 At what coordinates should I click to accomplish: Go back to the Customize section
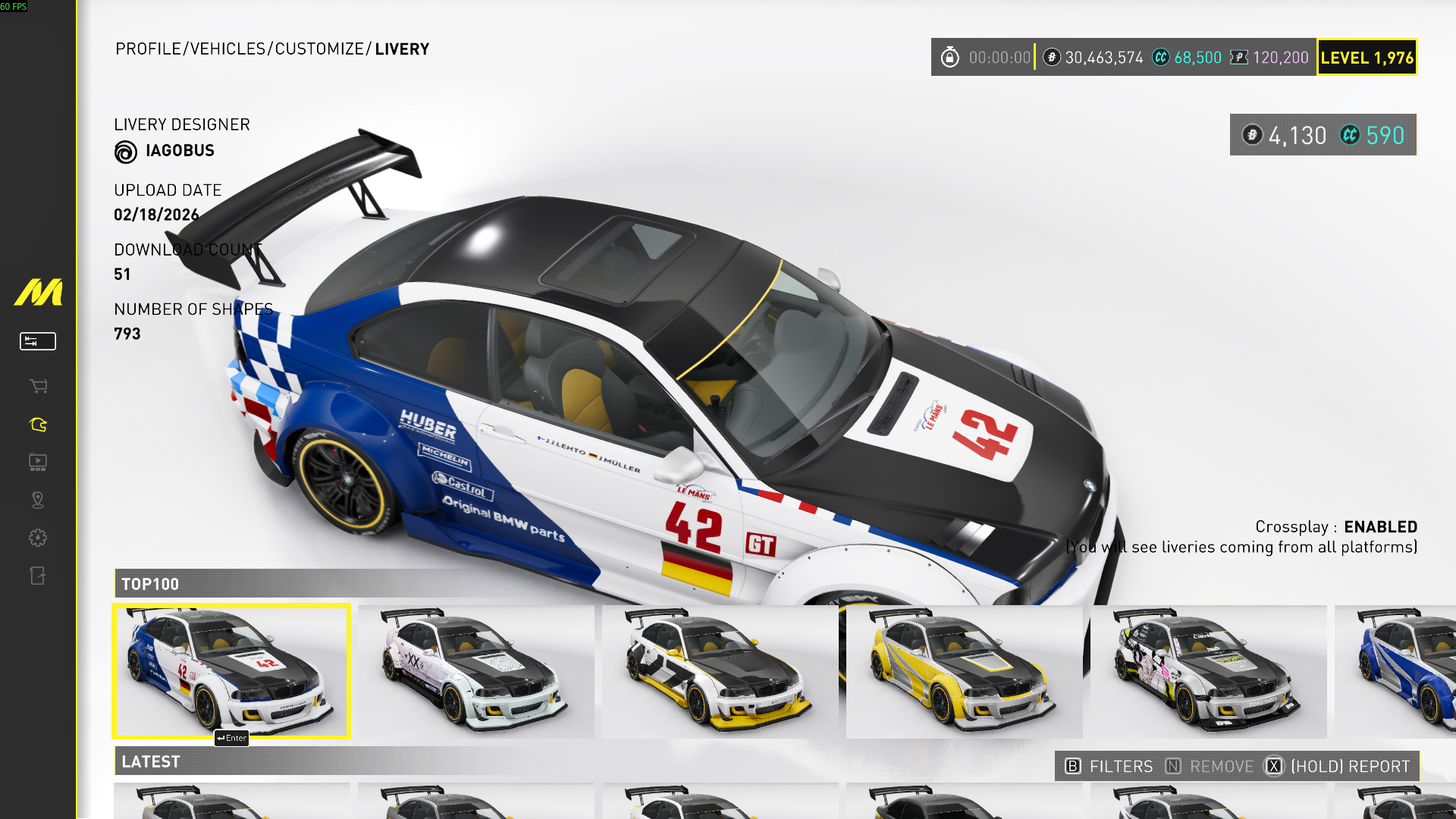[x=319, y=49]
